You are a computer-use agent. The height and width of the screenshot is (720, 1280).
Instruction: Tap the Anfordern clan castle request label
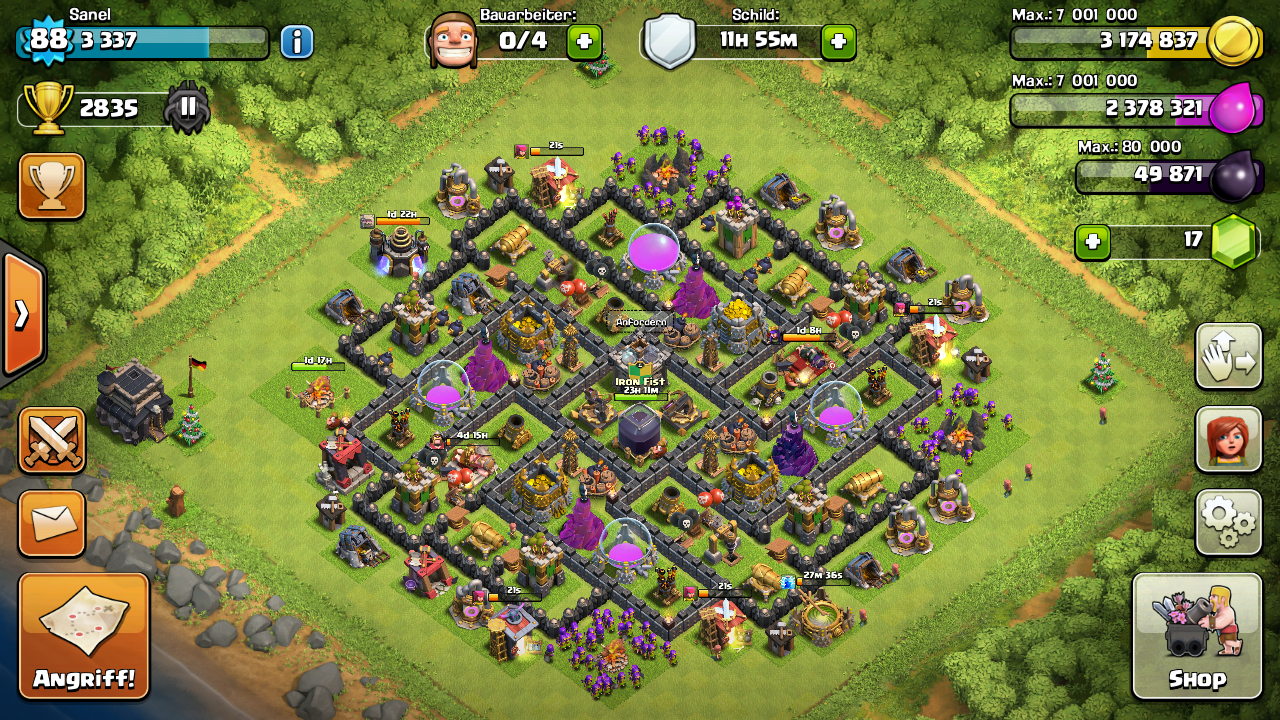pyautogui.click(x=641, y=322)
